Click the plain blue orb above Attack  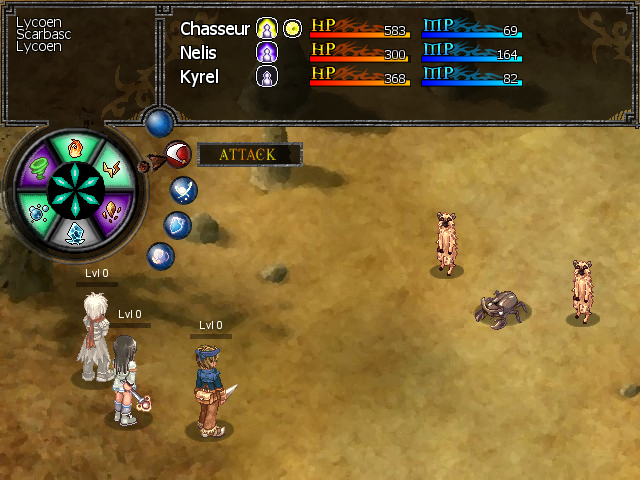159,122
